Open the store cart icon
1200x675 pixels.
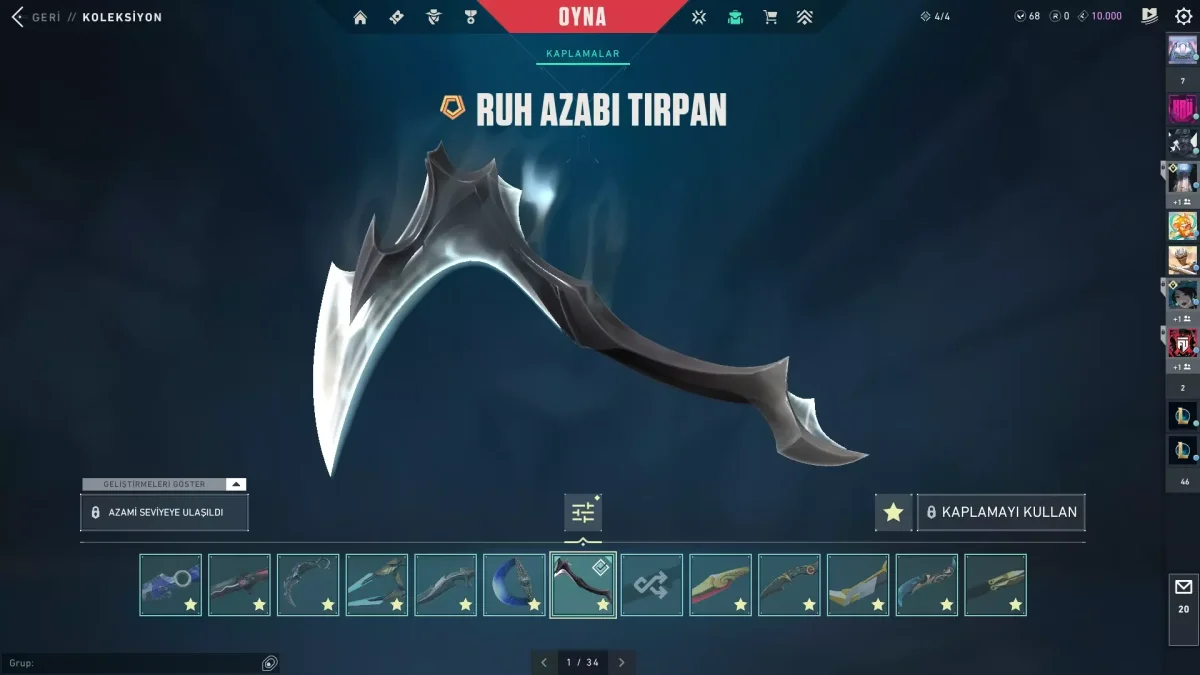tap(770, 17)
